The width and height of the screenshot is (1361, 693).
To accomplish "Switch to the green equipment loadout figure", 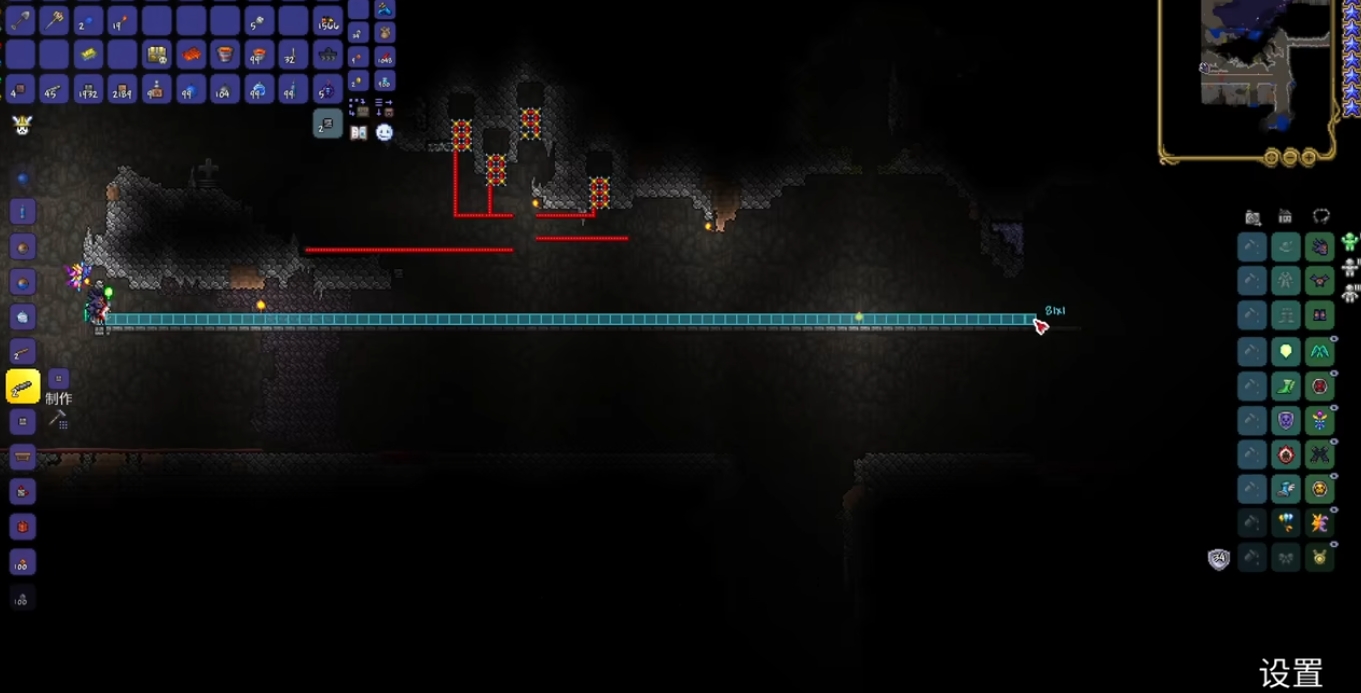I will click(1350, 242).
